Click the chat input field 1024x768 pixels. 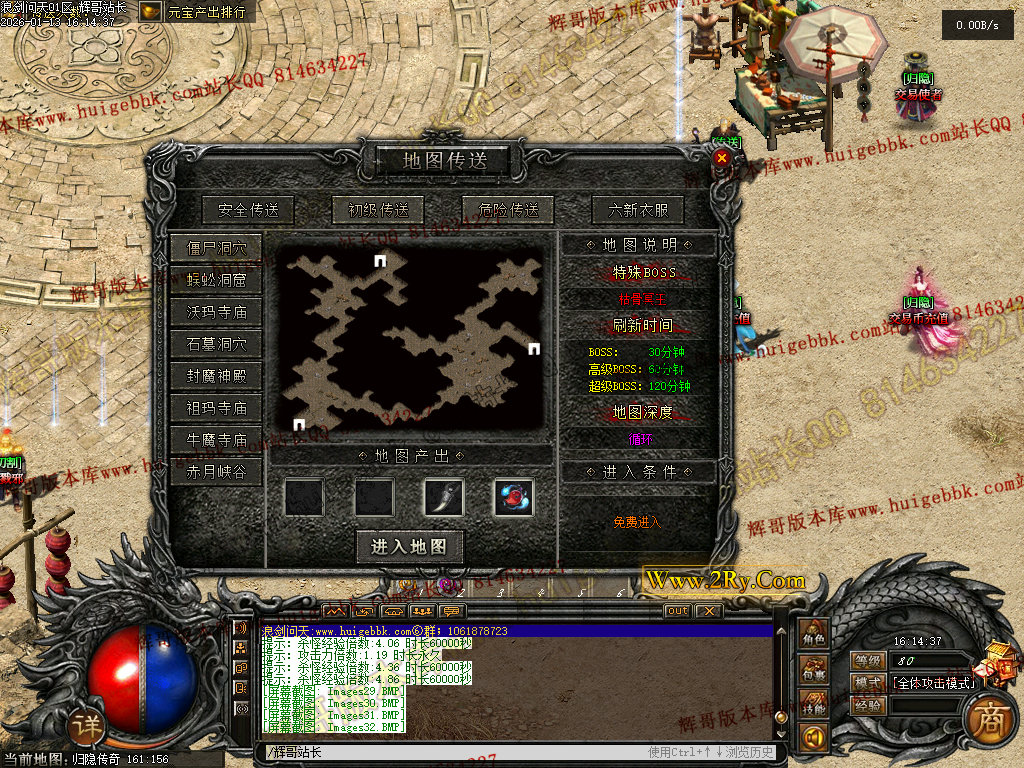450,752
